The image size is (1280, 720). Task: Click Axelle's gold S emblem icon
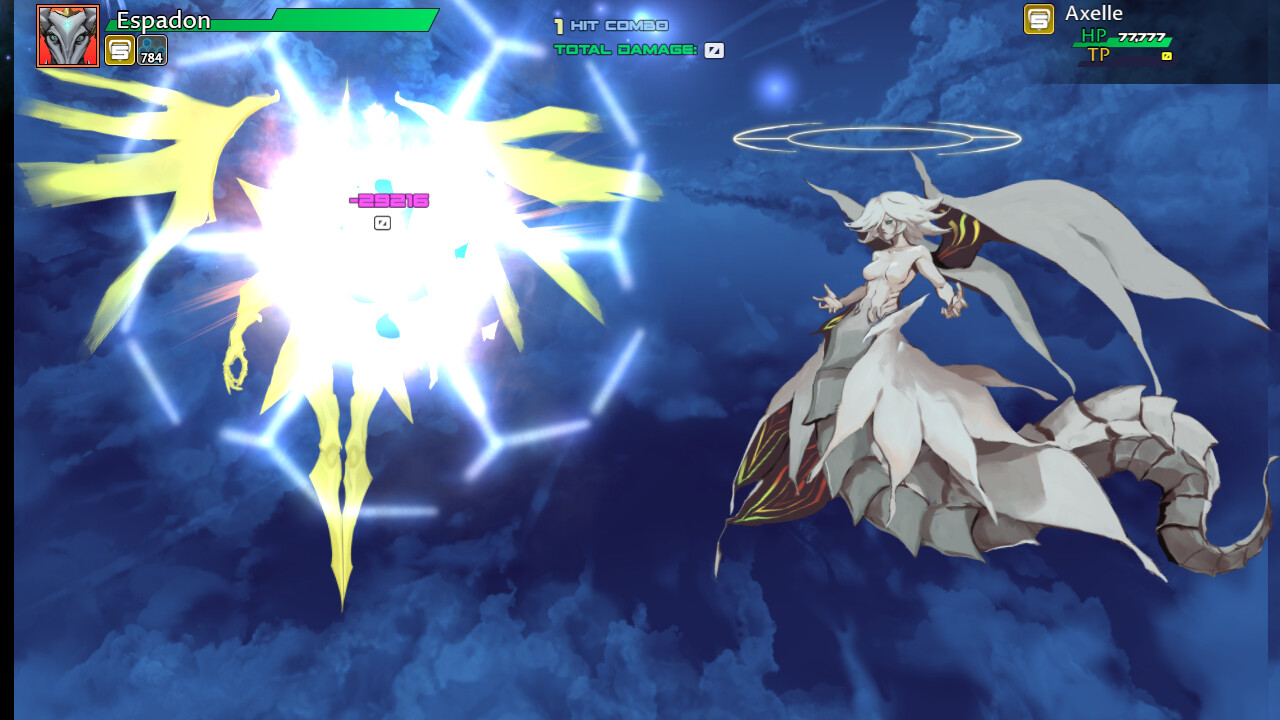coord(1038,19)
